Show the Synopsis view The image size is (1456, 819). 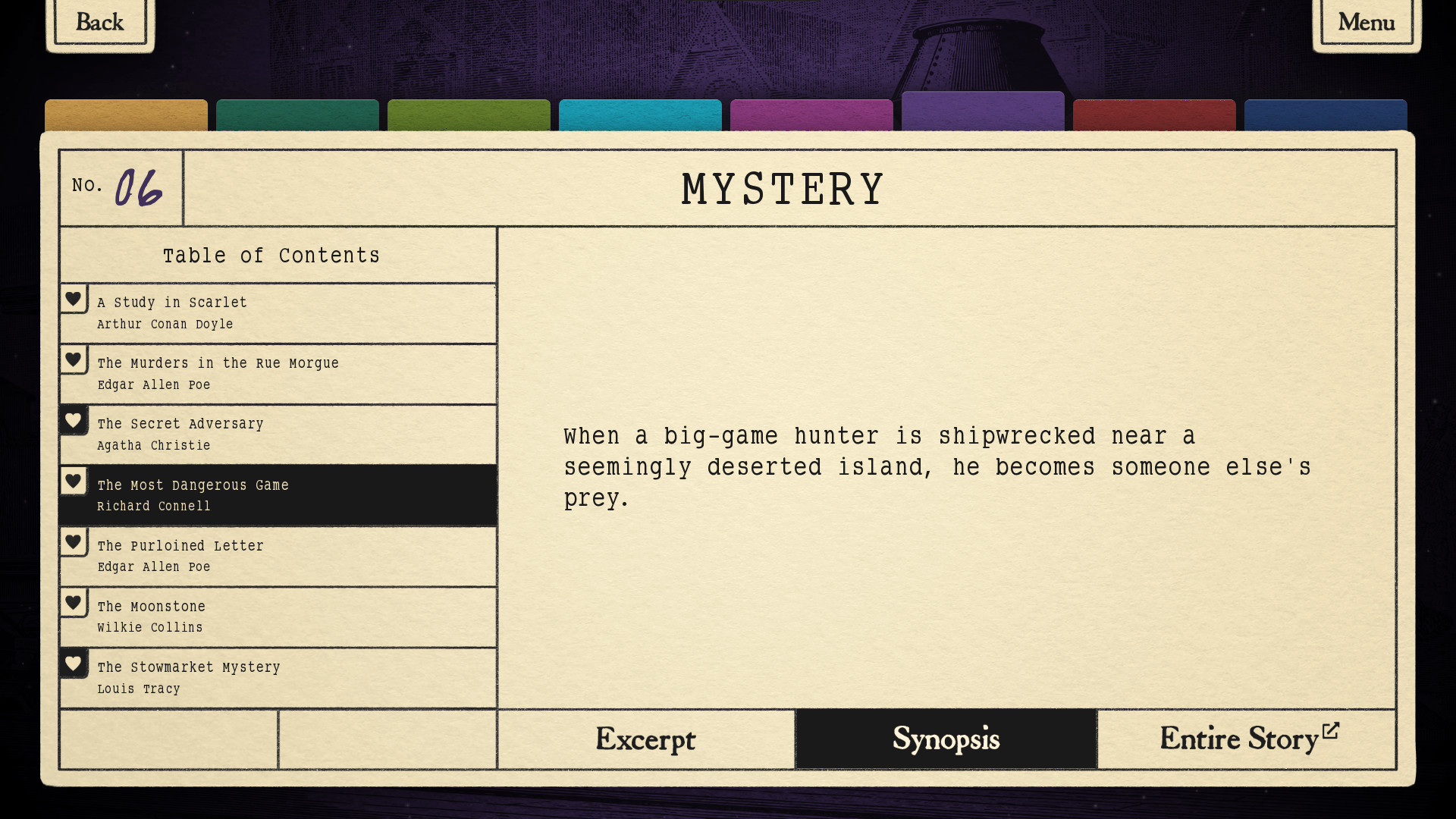(x=946, y=739)
